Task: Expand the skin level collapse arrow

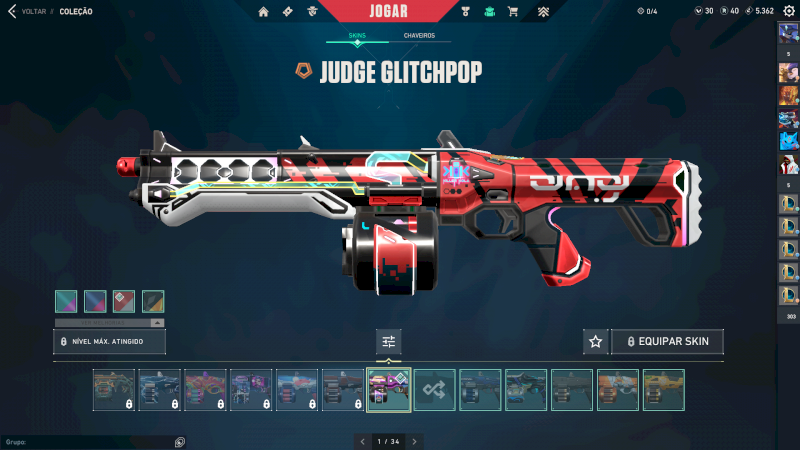Action: (156, 323)
